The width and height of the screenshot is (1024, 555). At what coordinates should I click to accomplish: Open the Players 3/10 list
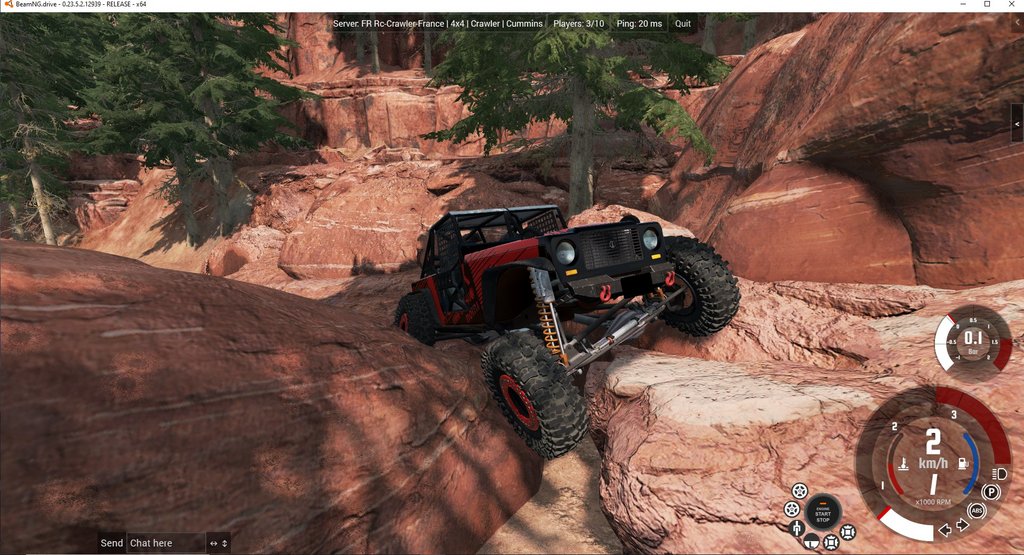pos(578,23)
